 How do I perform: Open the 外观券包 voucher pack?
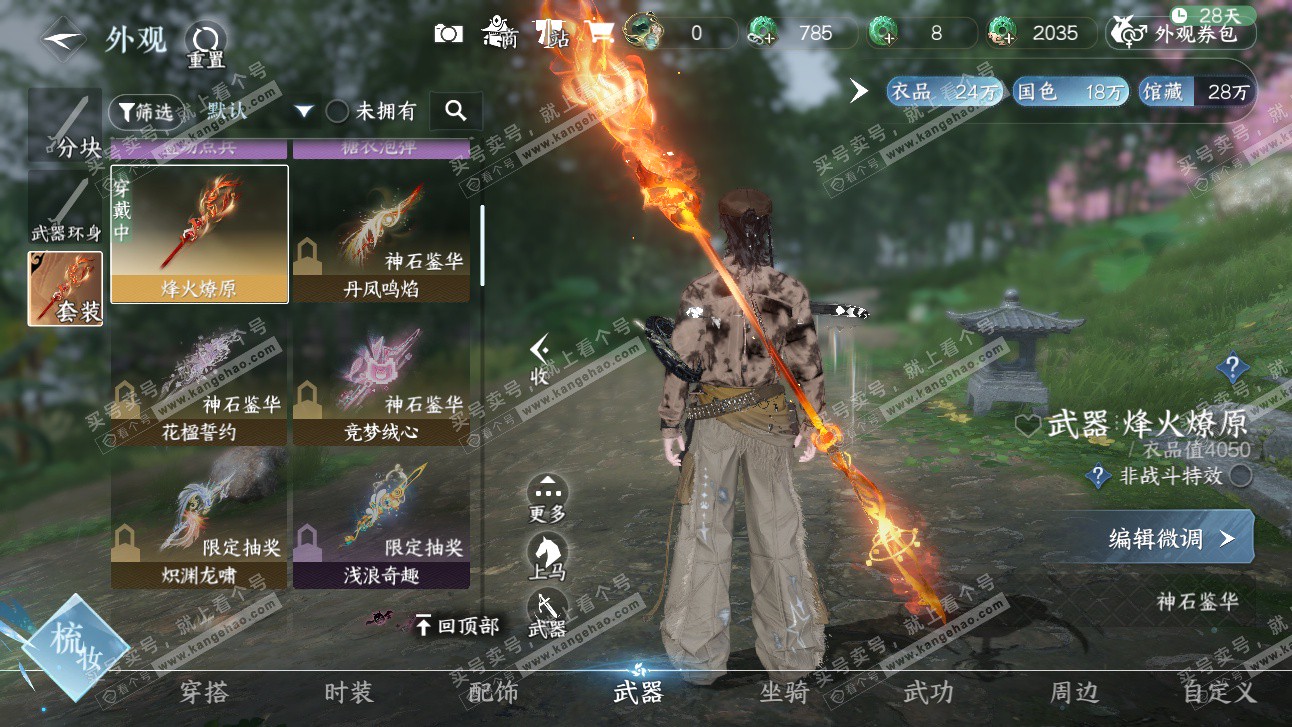point(1181,34)
